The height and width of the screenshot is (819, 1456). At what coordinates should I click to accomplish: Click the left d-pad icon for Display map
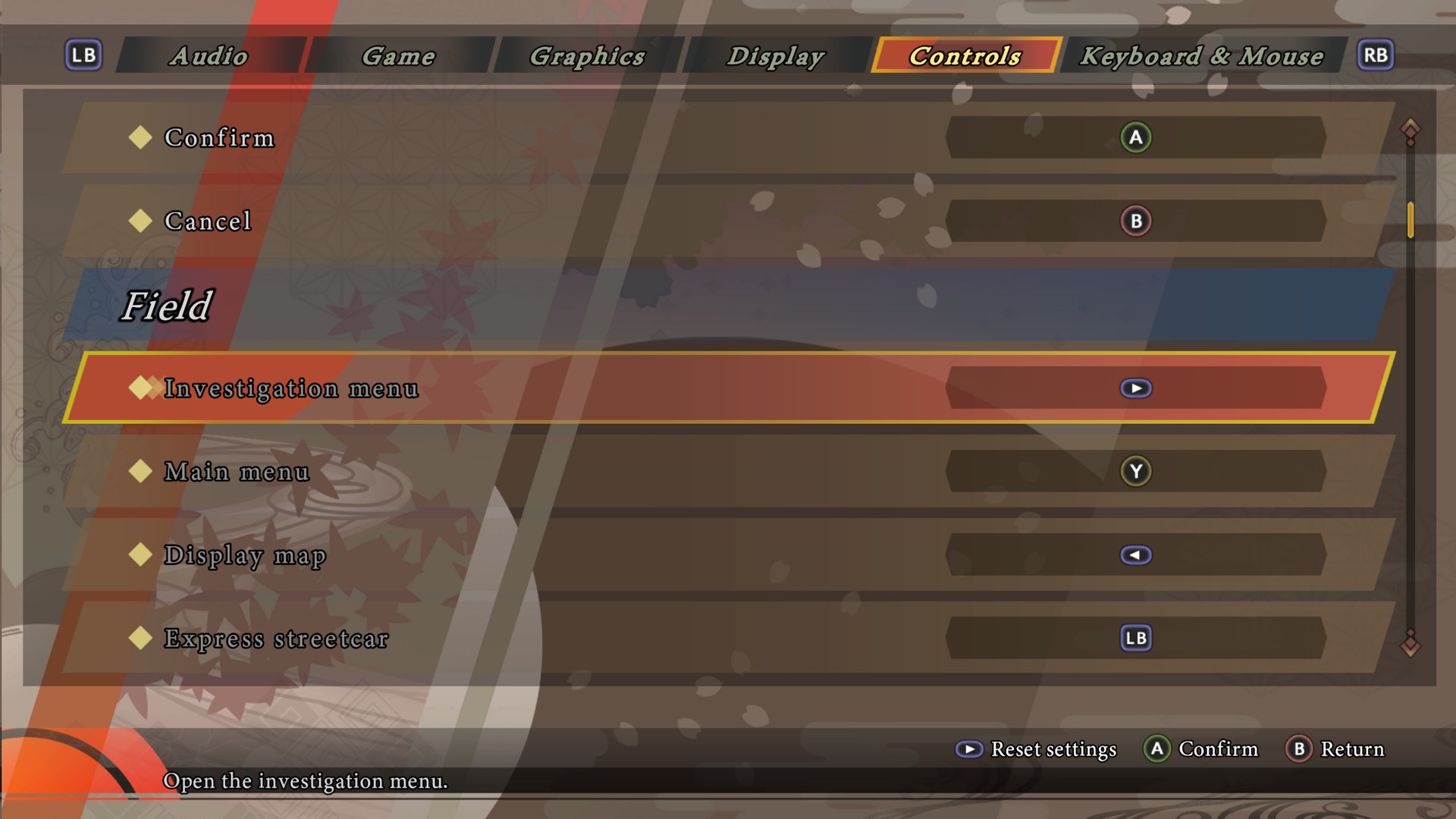[x=1135, y=554]
